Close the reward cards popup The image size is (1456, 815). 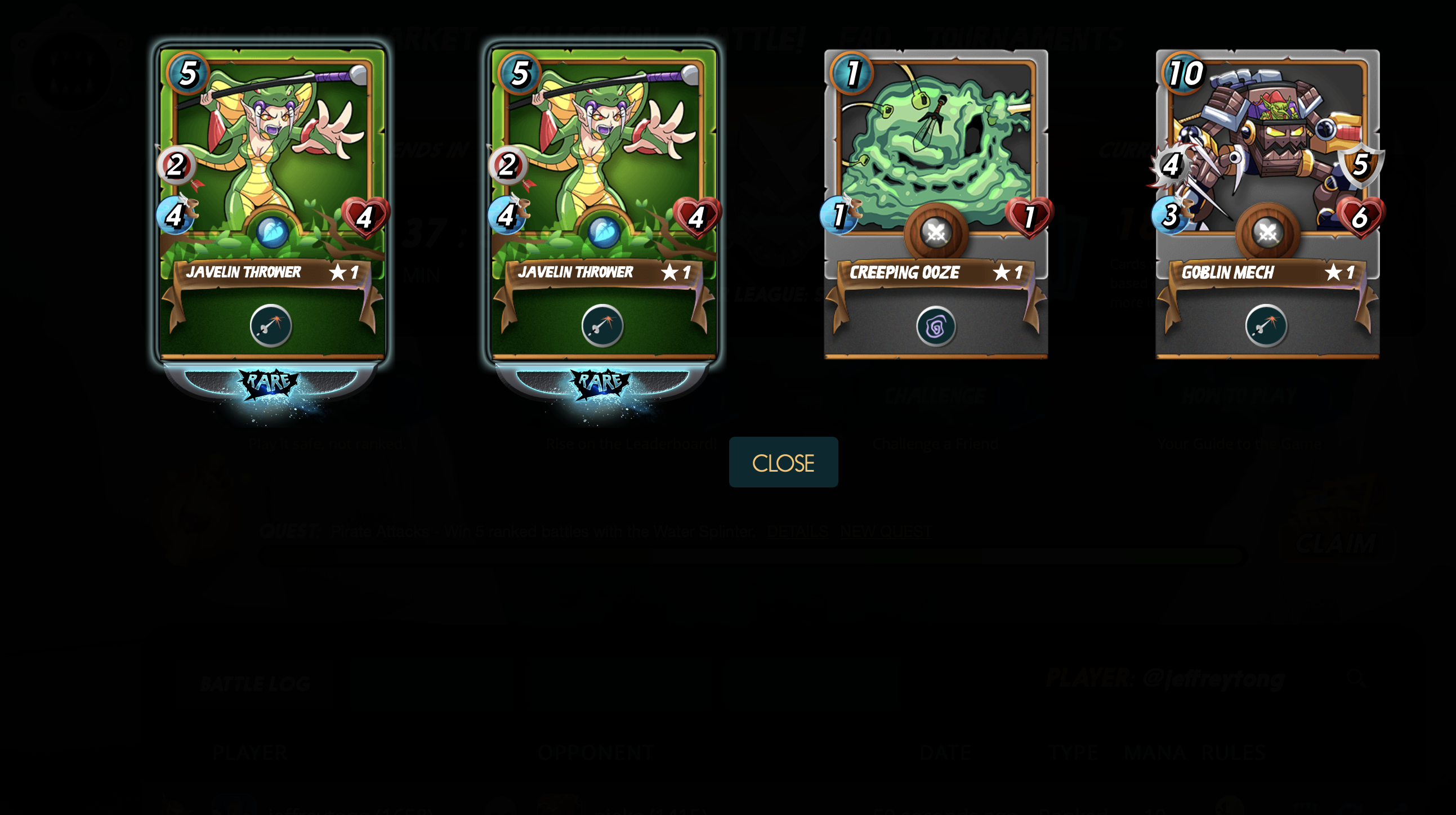pos(783,462)
